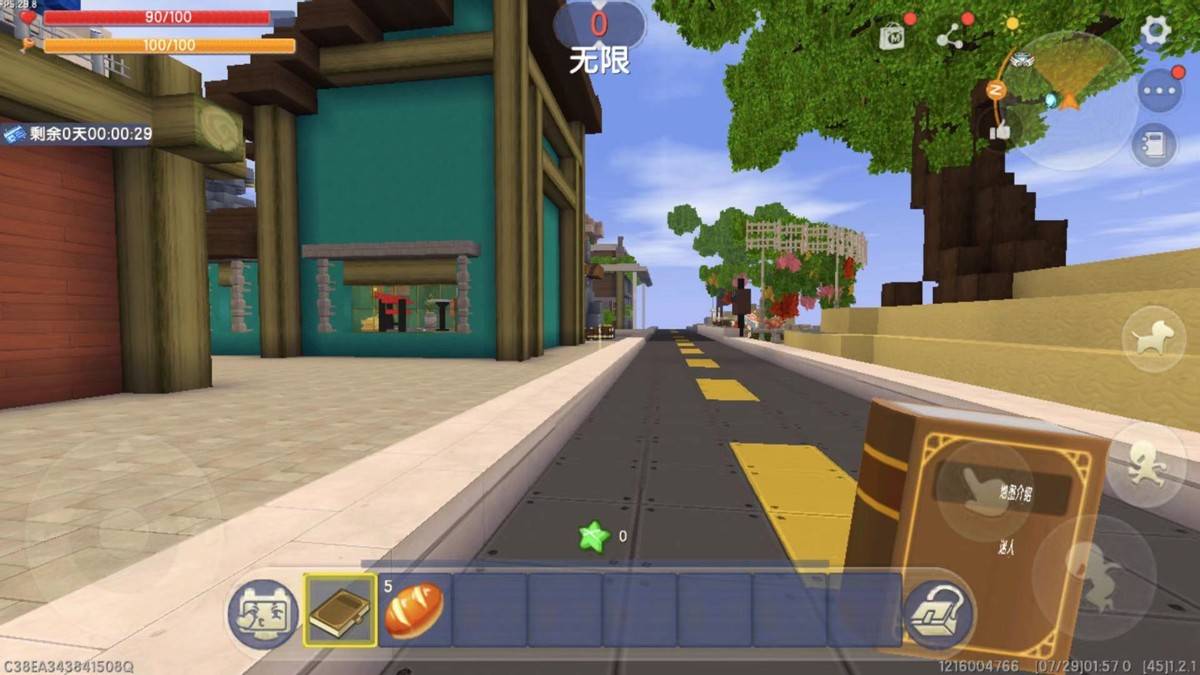Viewport: 1200px width, 675px height.
Task: Open the settings gear menu
Action: click(1155, 31)
